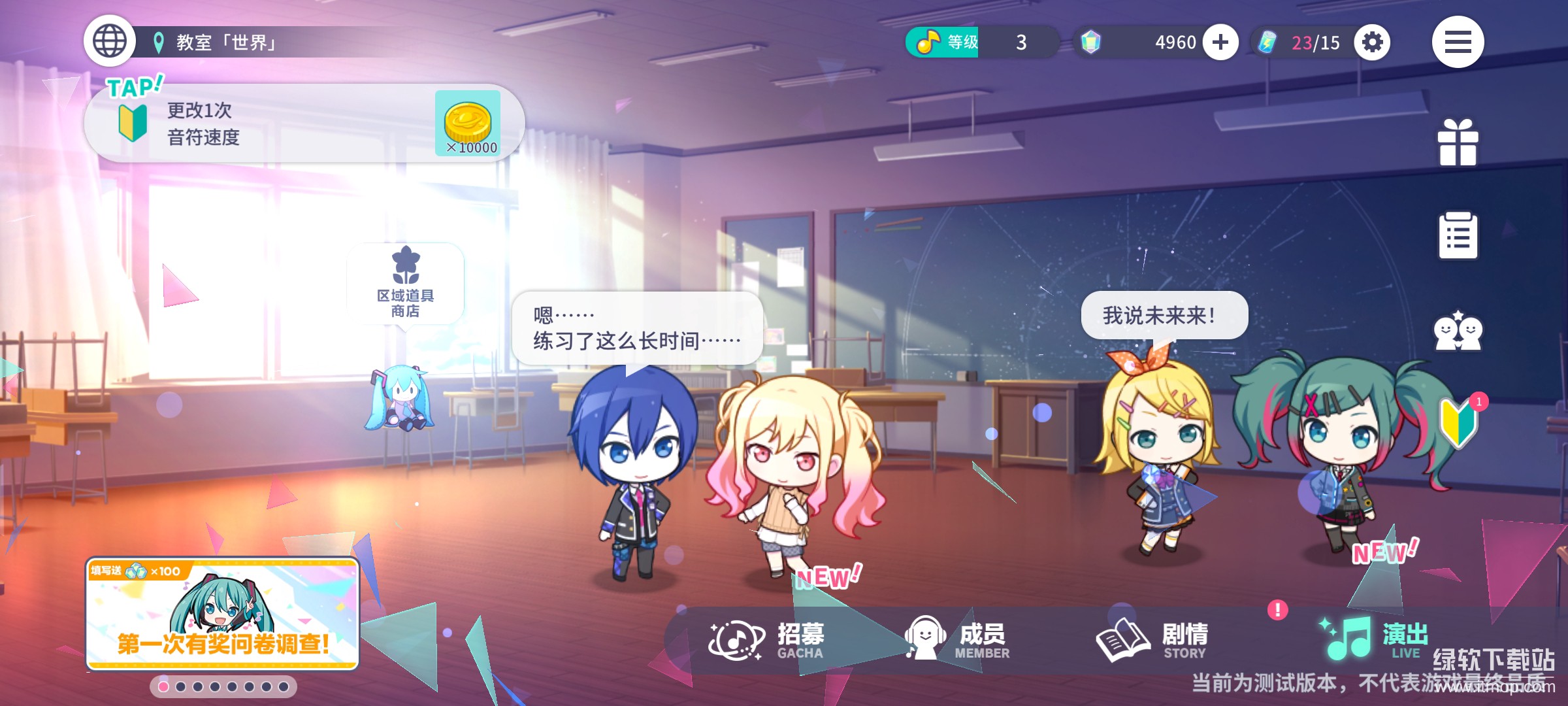The image size is (1568, 706).
Task: Open the 招募 GACHA menu
Action: point(769,637)
